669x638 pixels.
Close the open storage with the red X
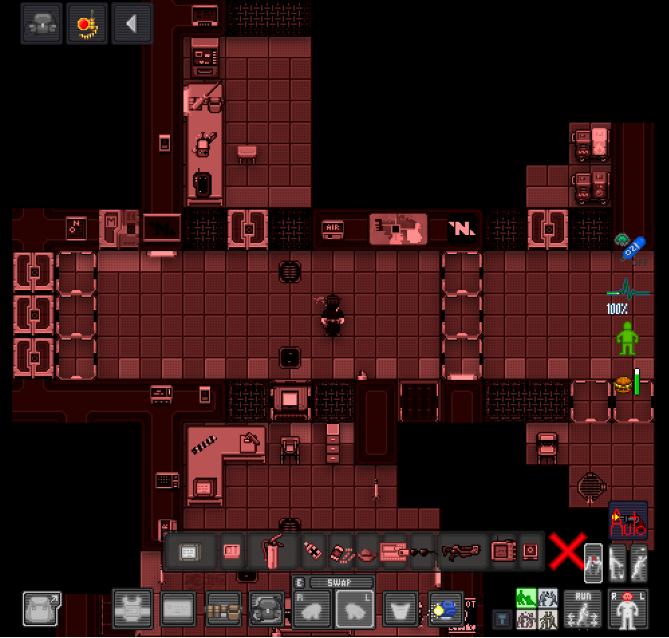(566, 550)
